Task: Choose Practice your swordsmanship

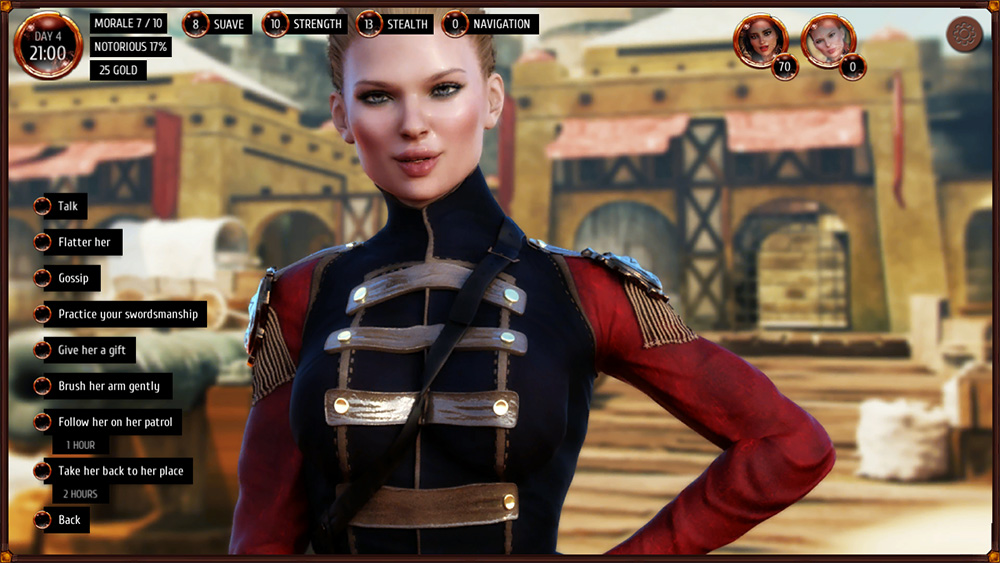Action: [127, 314]
